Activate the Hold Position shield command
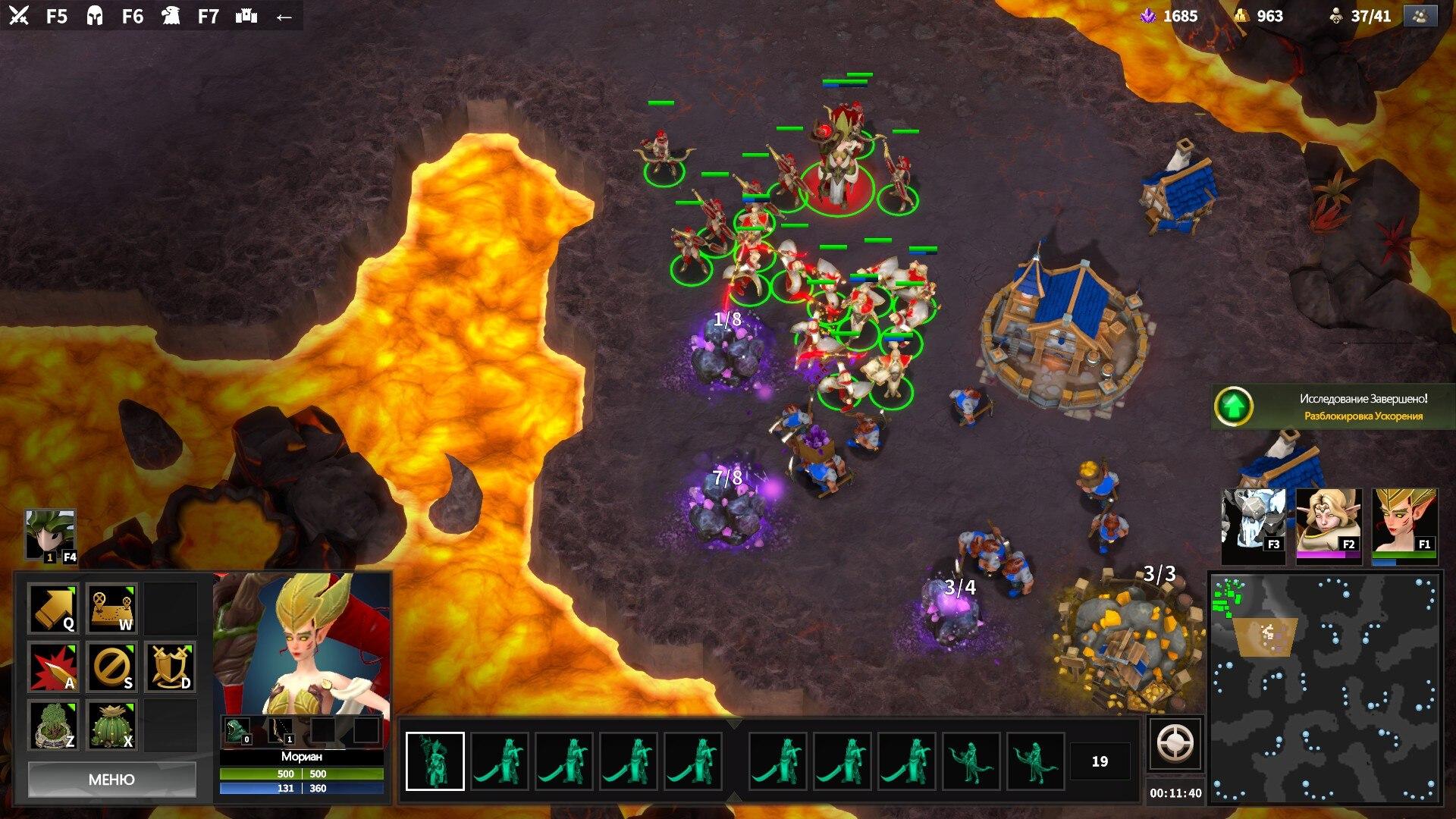 click(171, 667)
